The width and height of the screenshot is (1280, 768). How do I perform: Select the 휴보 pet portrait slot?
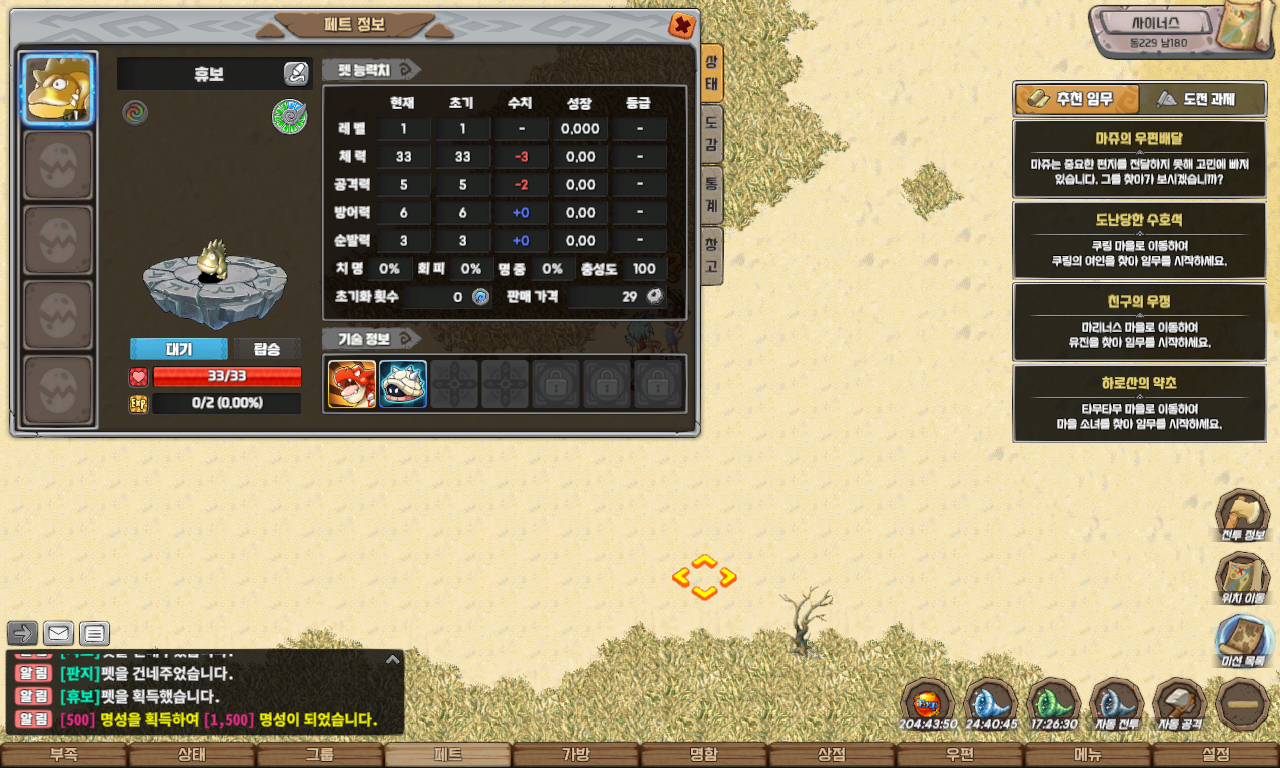pyautogui.click(x=58, y=89)
